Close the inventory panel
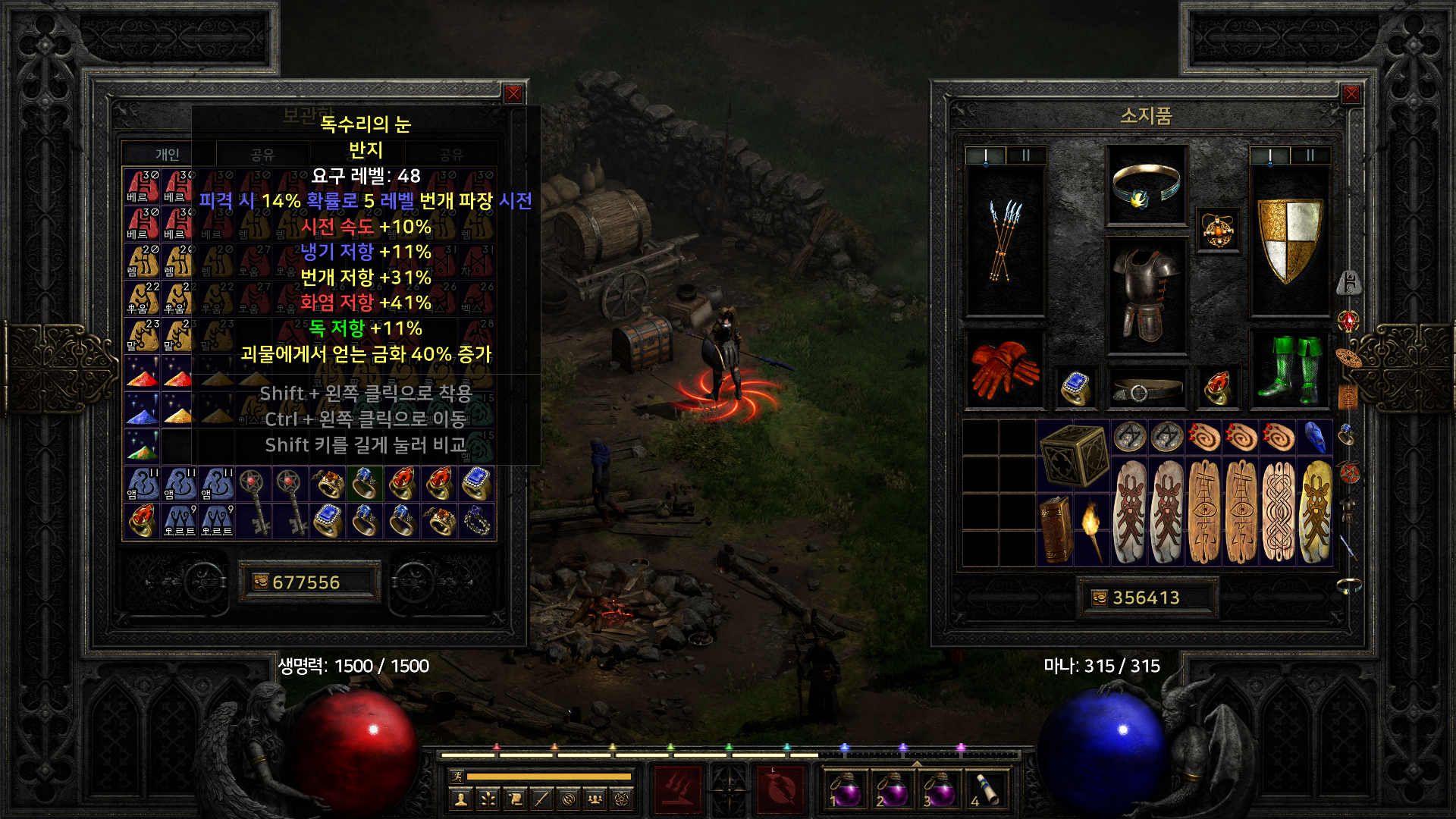Image resolution: width=1456 pixels, height=819 pixels. point(1351,94)
